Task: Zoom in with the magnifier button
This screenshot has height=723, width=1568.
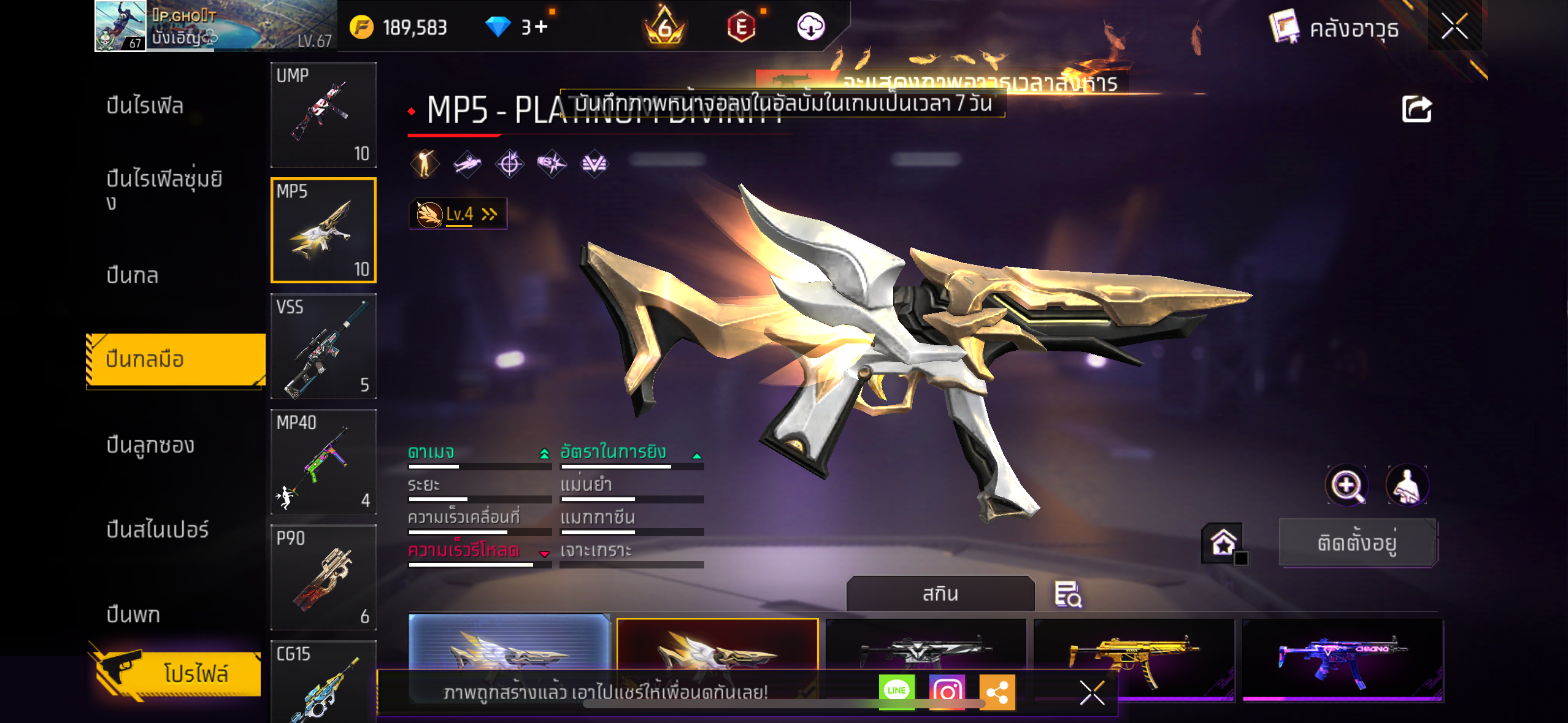Action: point(1346,485)
